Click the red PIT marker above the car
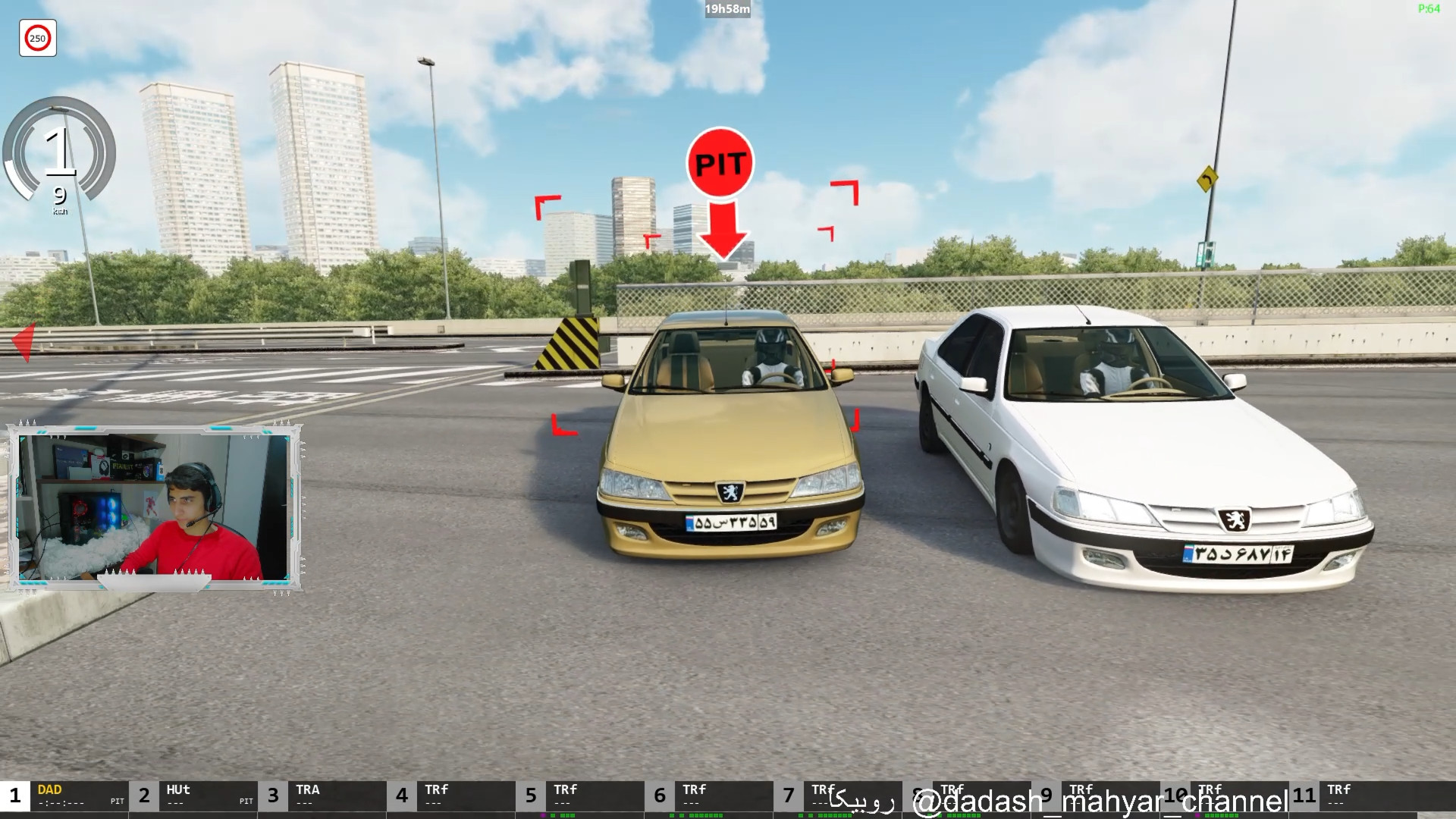This screenshot has height=819, width=1456. 720,163
